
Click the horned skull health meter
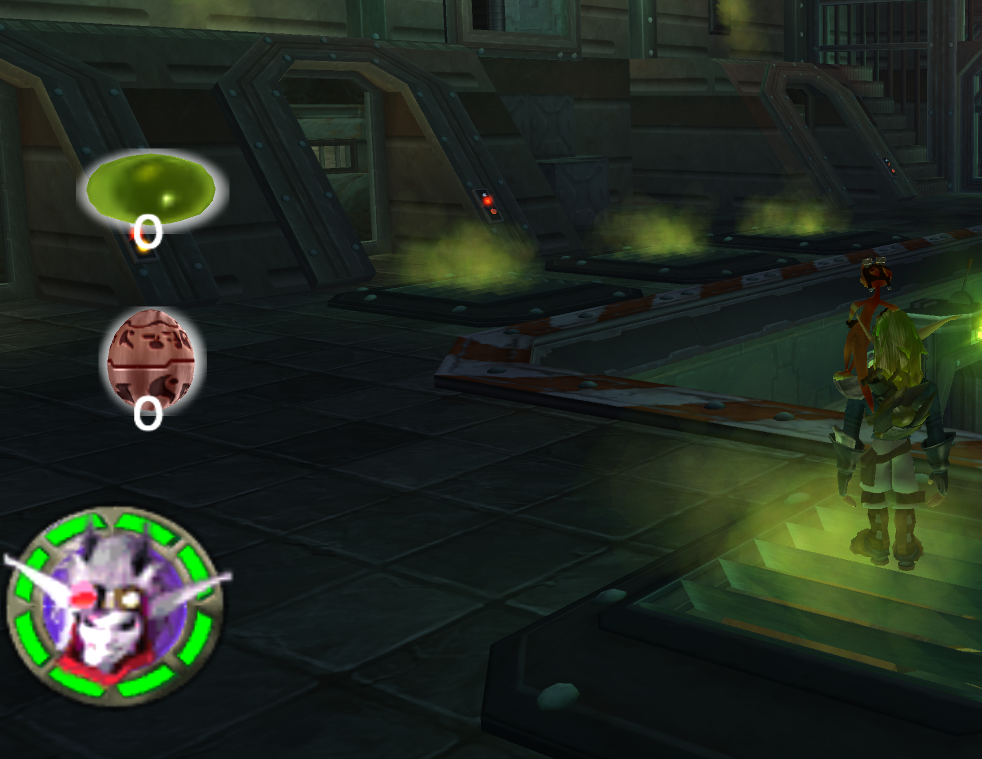pos(112,604)
